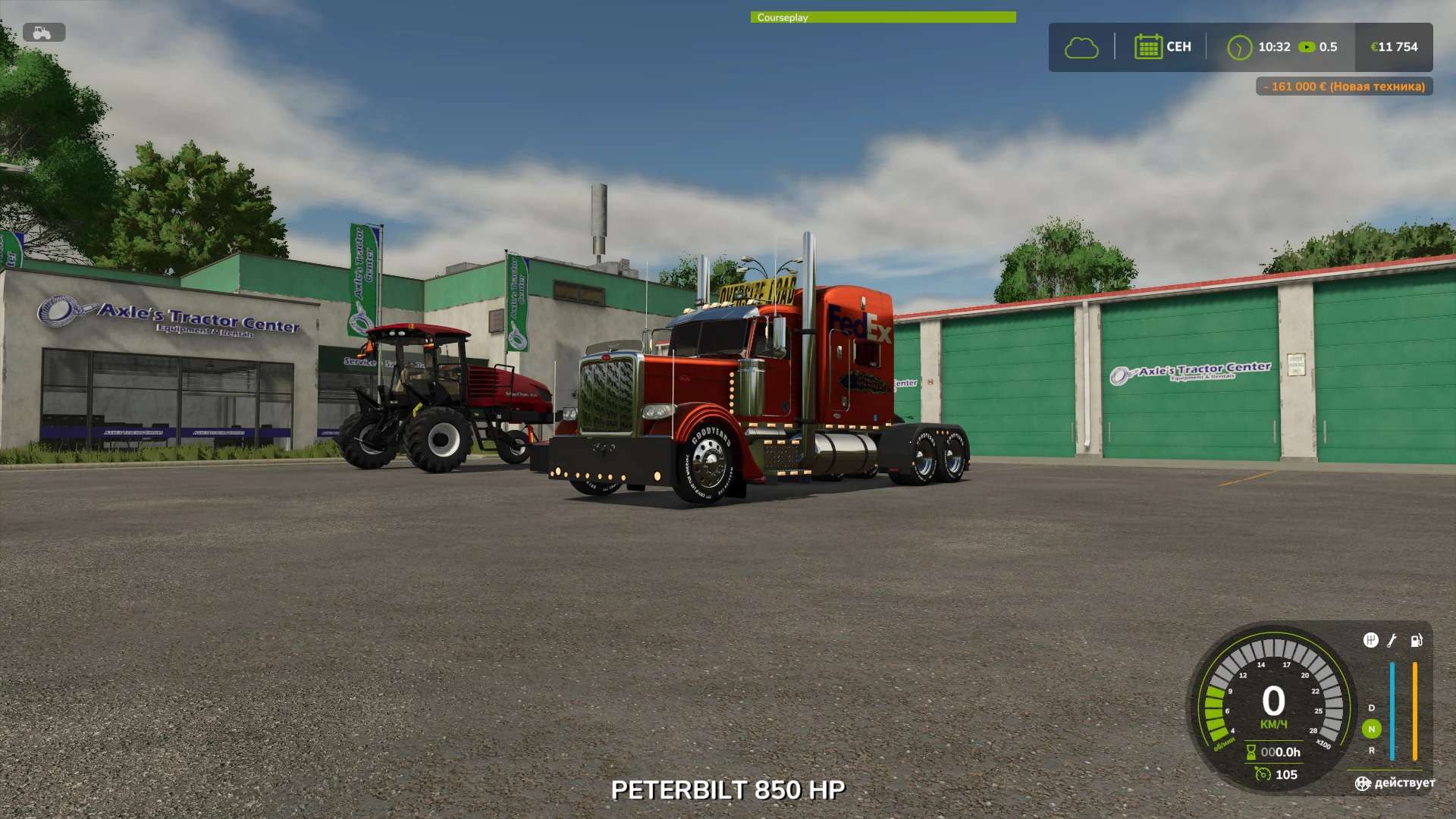Click the clock icon next to 10:32
Viewport: 1456px width, 819px height.
point(1239,48)
